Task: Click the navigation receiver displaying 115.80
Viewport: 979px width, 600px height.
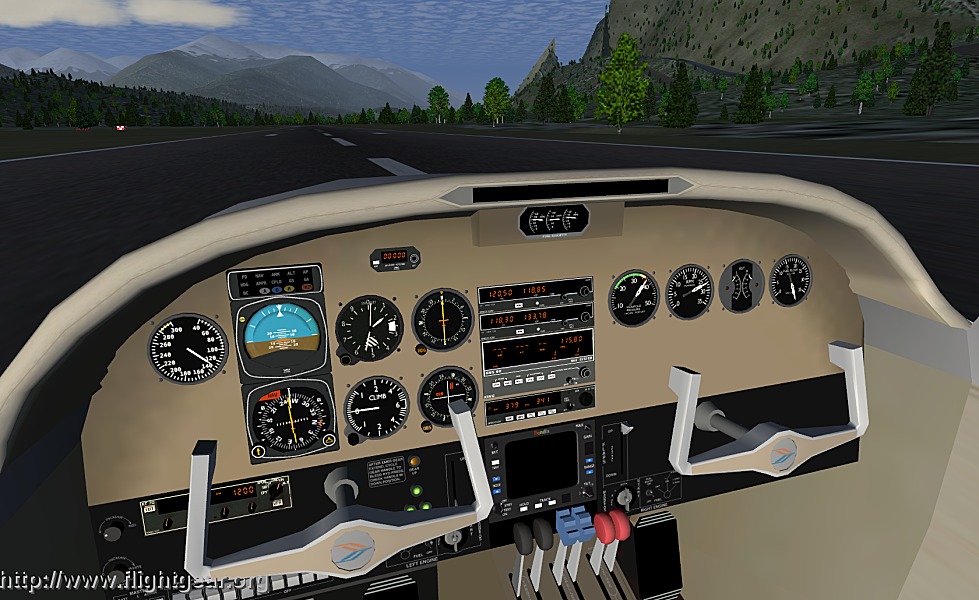Action: pos(538,356)
